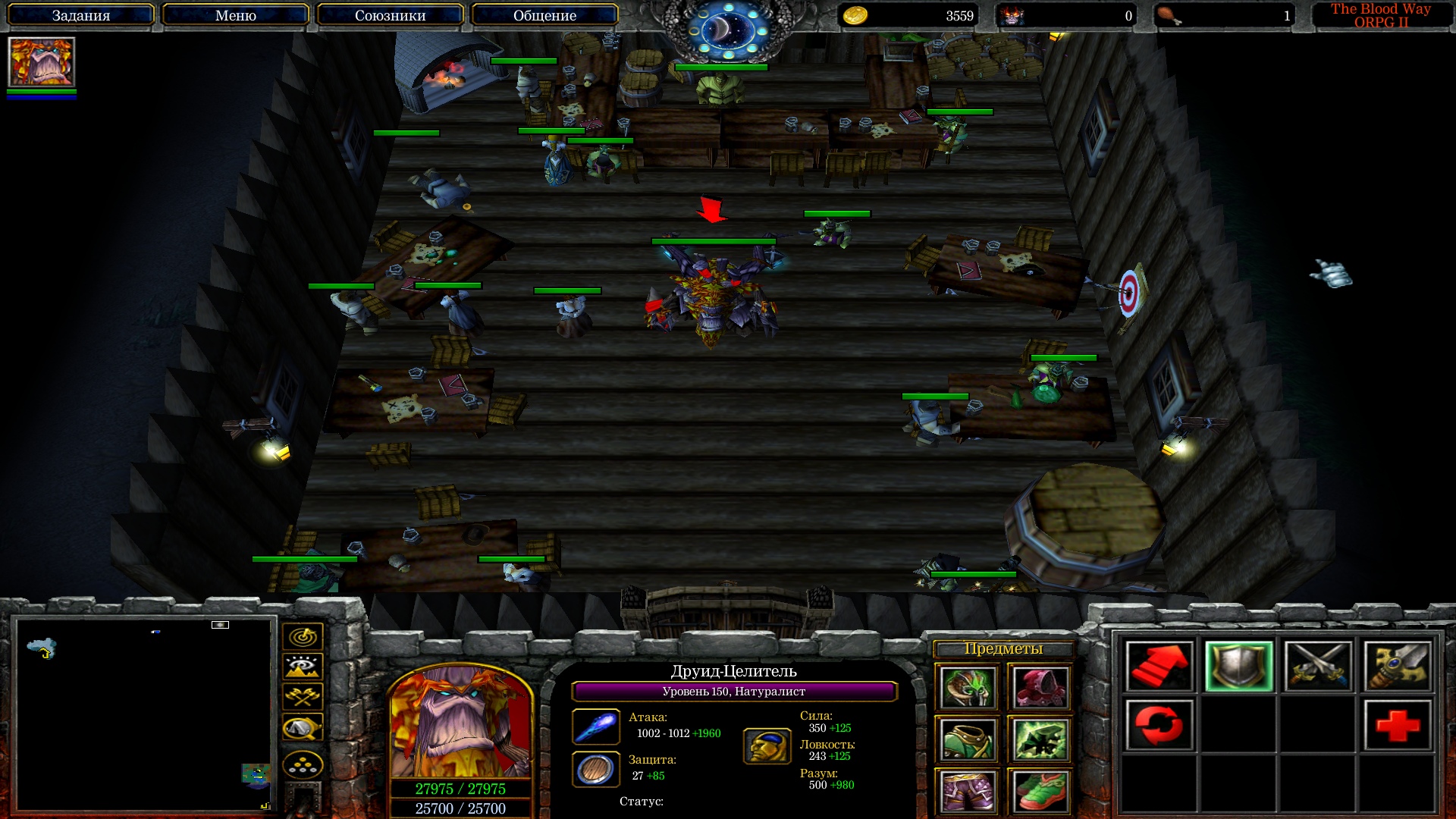
Task: Click on the minimap
Action: [144, 713]
